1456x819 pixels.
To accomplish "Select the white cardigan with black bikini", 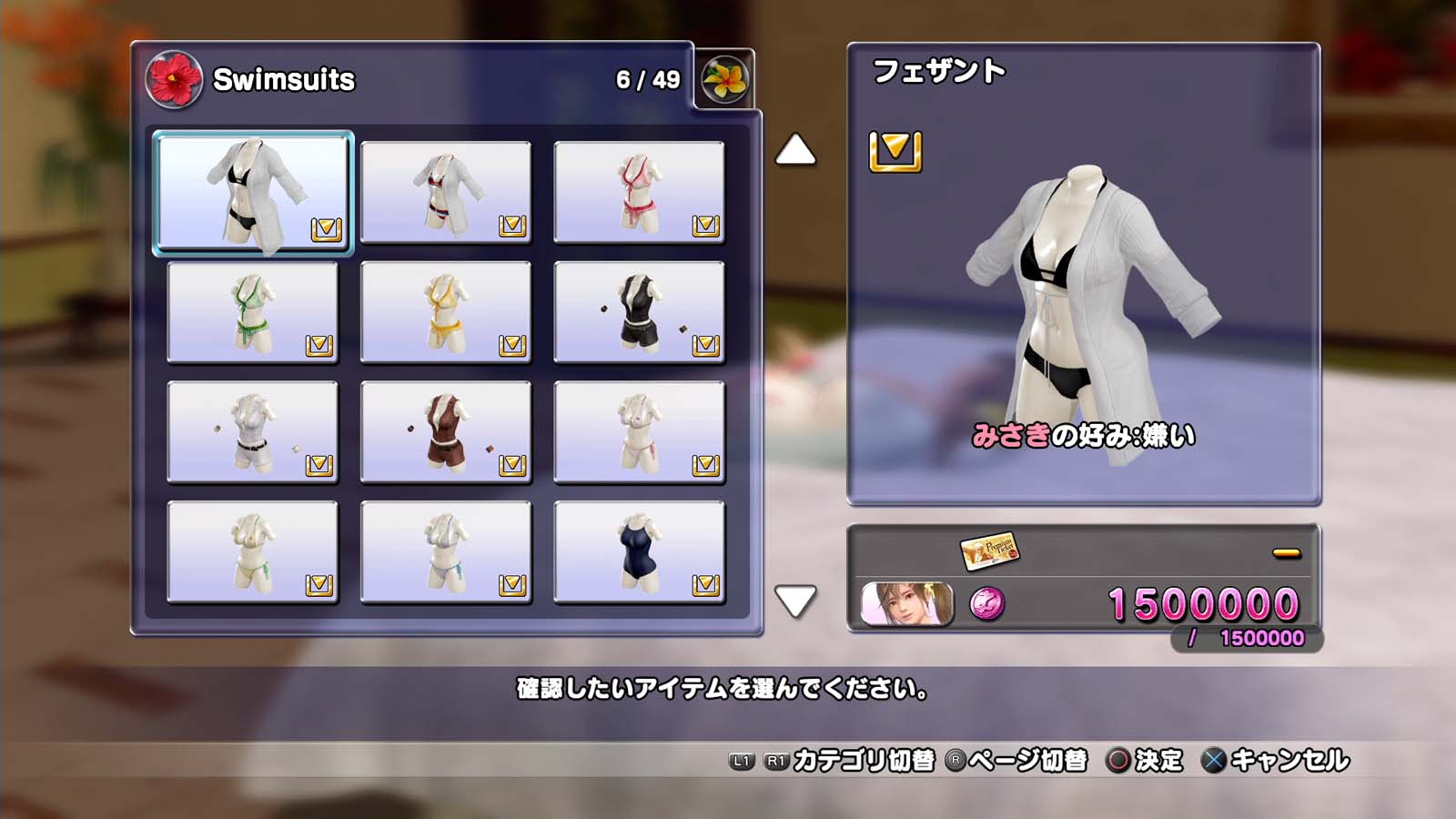I will click(253, 192).
